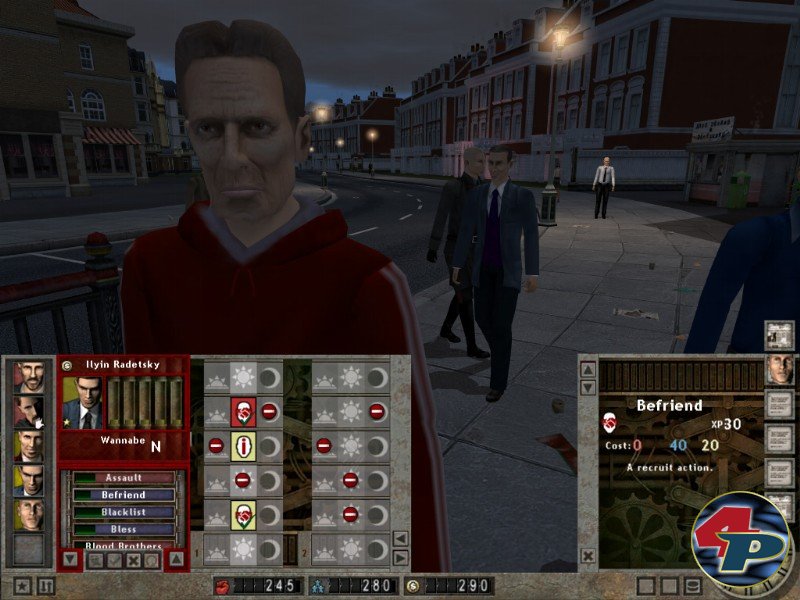Select the fifth follower portrait with yellow background
This screenshot has height=600, width=800.
coord(29,514)
